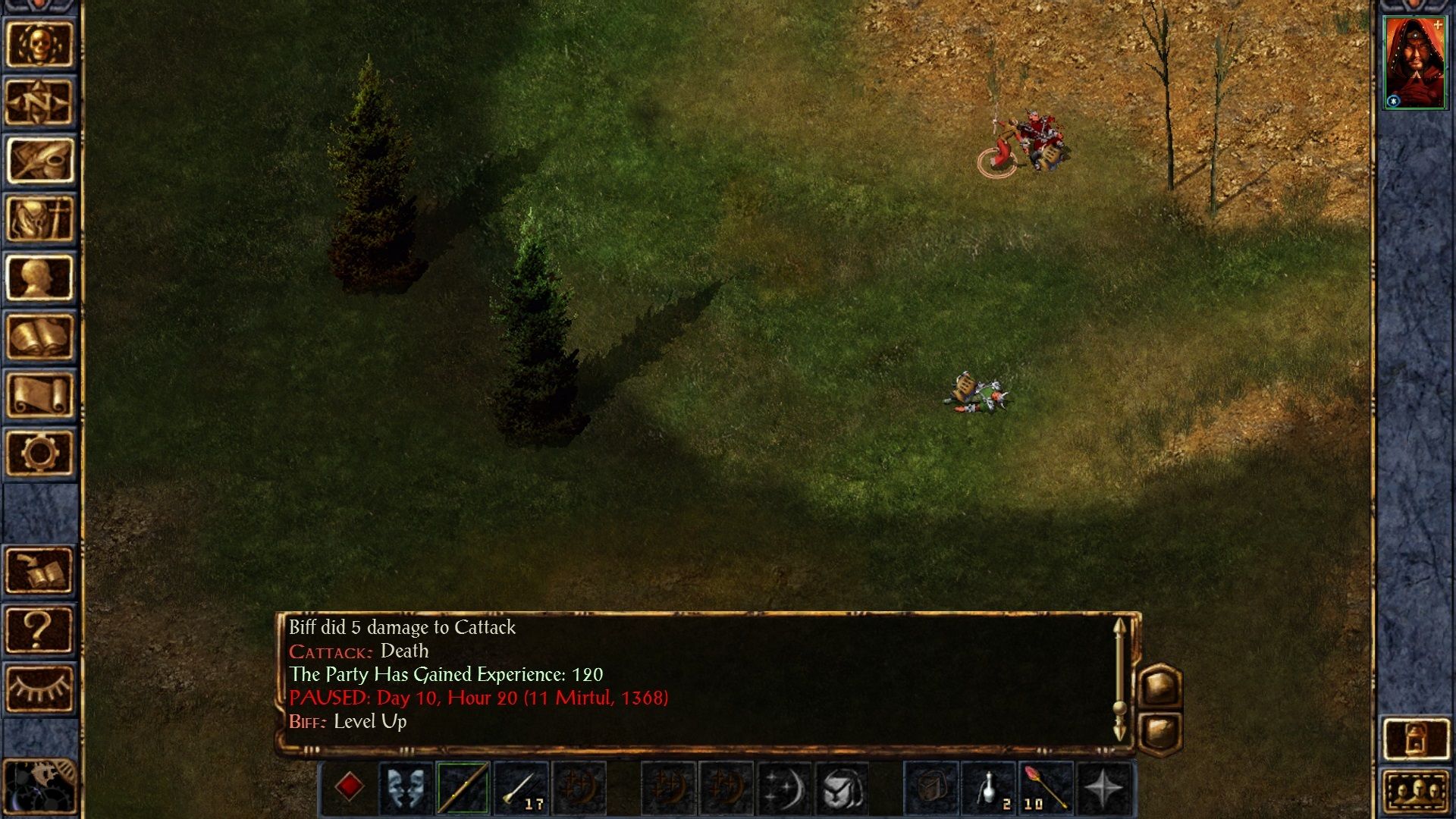Select all party members
This screenshot has width=1456, height=819.
pyautogui.click(x=1416, y=792)
